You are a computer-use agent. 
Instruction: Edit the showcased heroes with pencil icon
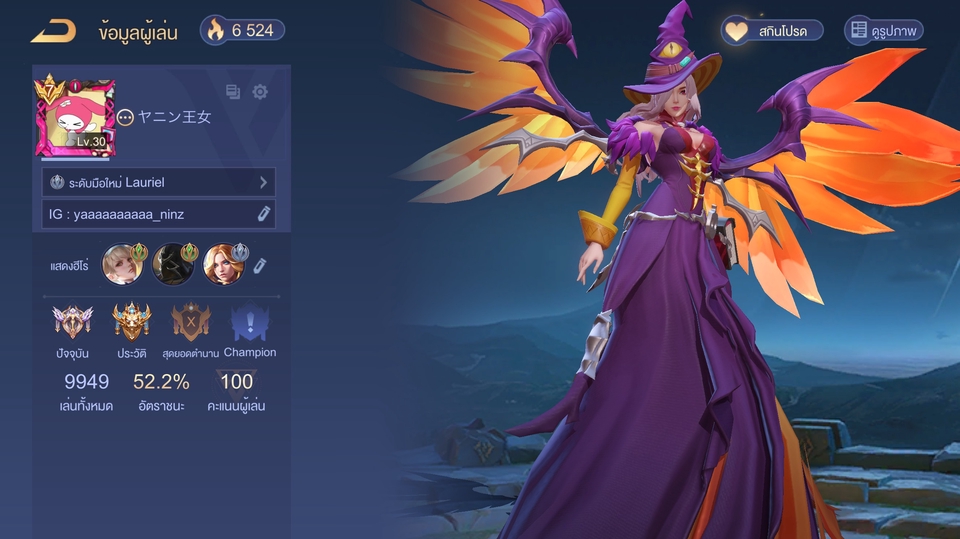point(259,265)
